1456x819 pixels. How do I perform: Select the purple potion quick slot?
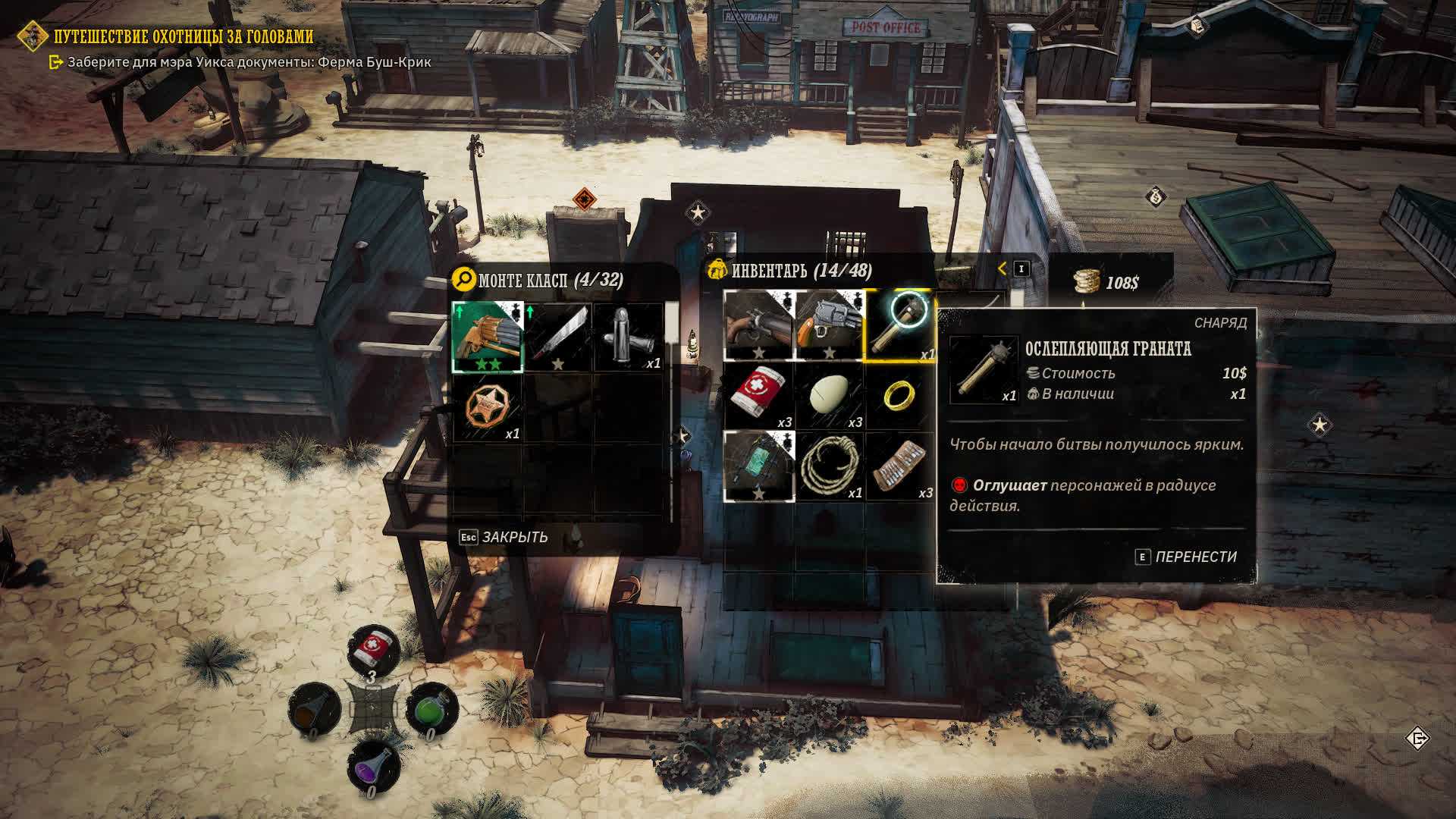[372, 768]
